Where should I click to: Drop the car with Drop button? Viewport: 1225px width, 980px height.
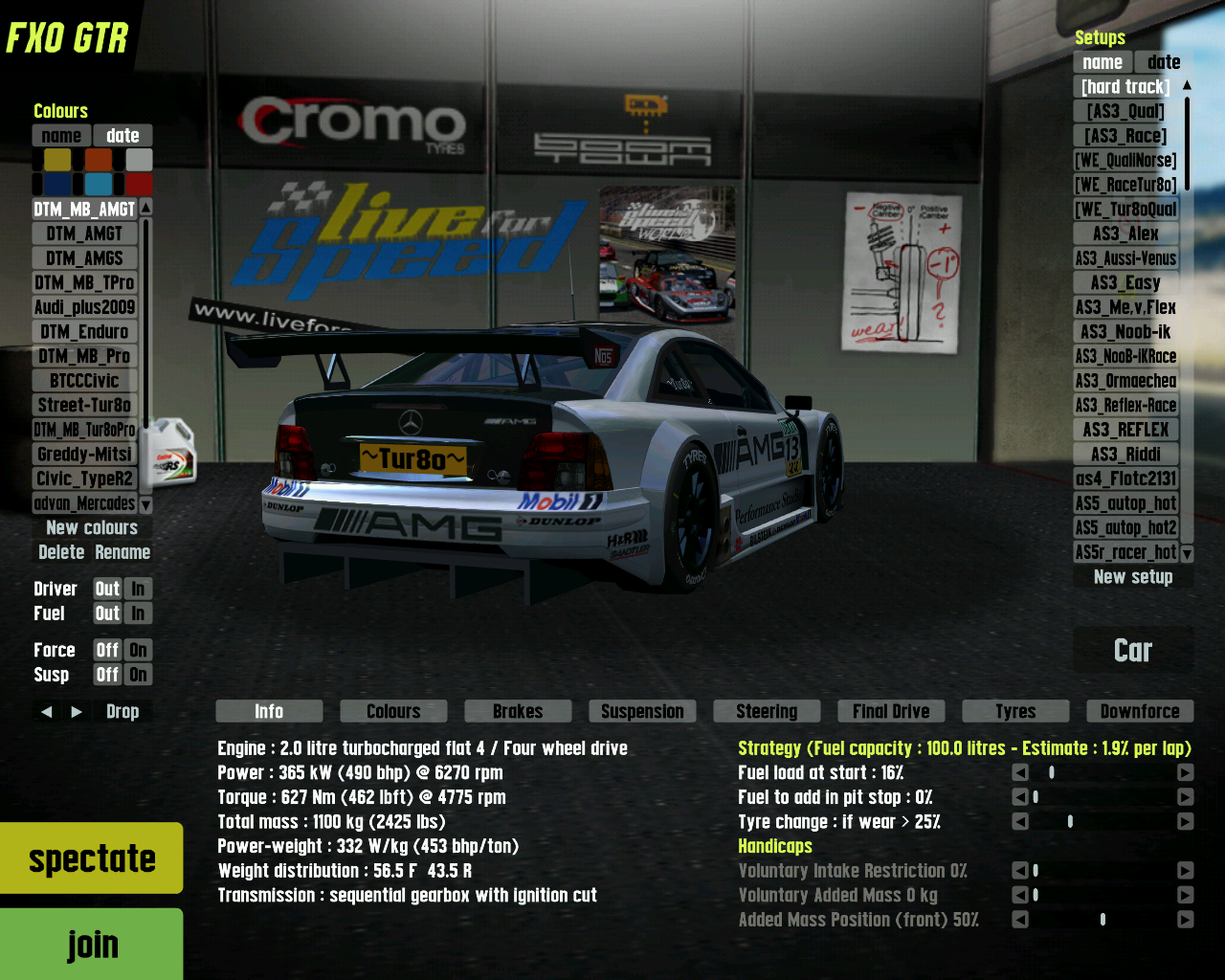(x=122, y=711)
